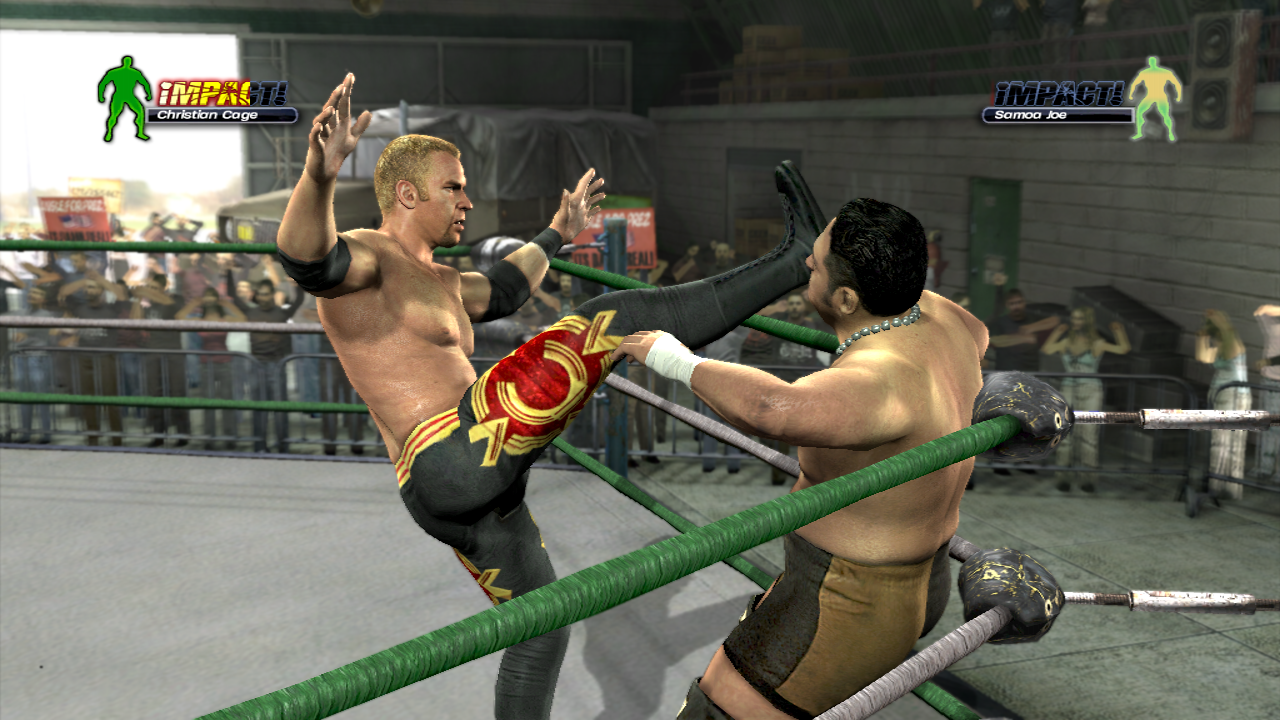
Task: Click the red 'i' on Cage's iMPACT! logo
Action: [165, 92]
